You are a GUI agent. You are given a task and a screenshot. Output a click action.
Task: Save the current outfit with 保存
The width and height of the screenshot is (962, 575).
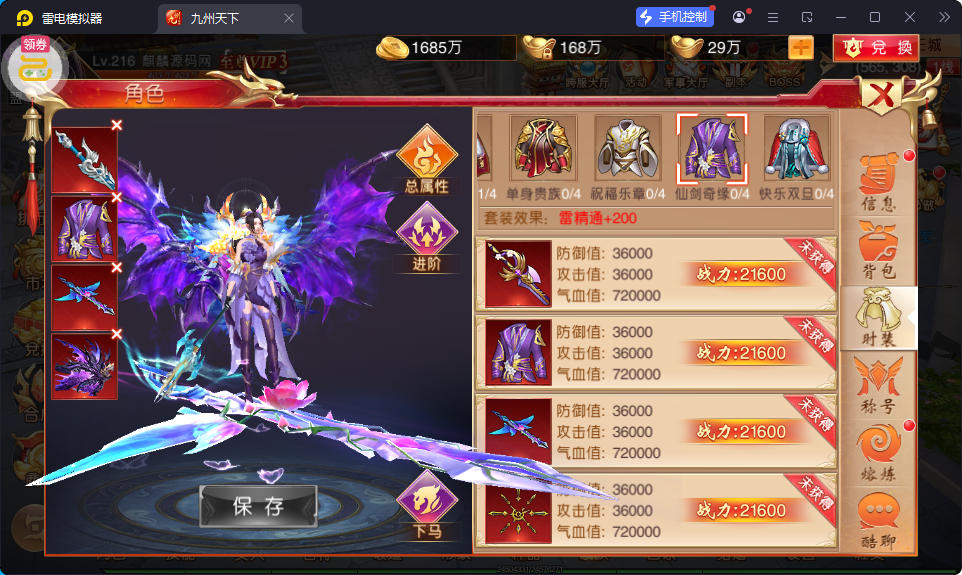click(258, 506)
